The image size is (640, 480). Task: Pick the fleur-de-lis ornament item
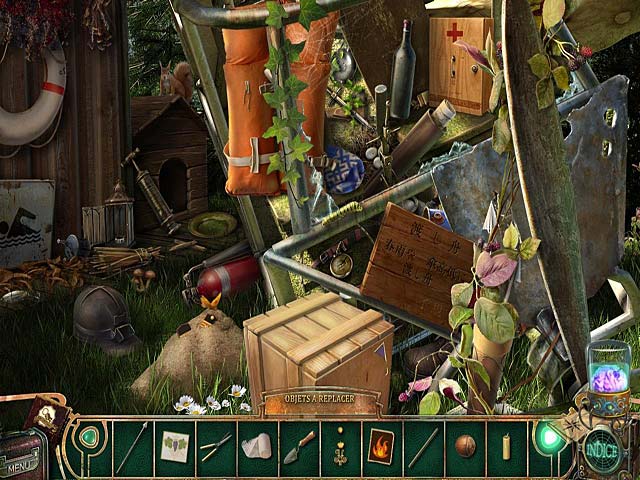(340, 446)
